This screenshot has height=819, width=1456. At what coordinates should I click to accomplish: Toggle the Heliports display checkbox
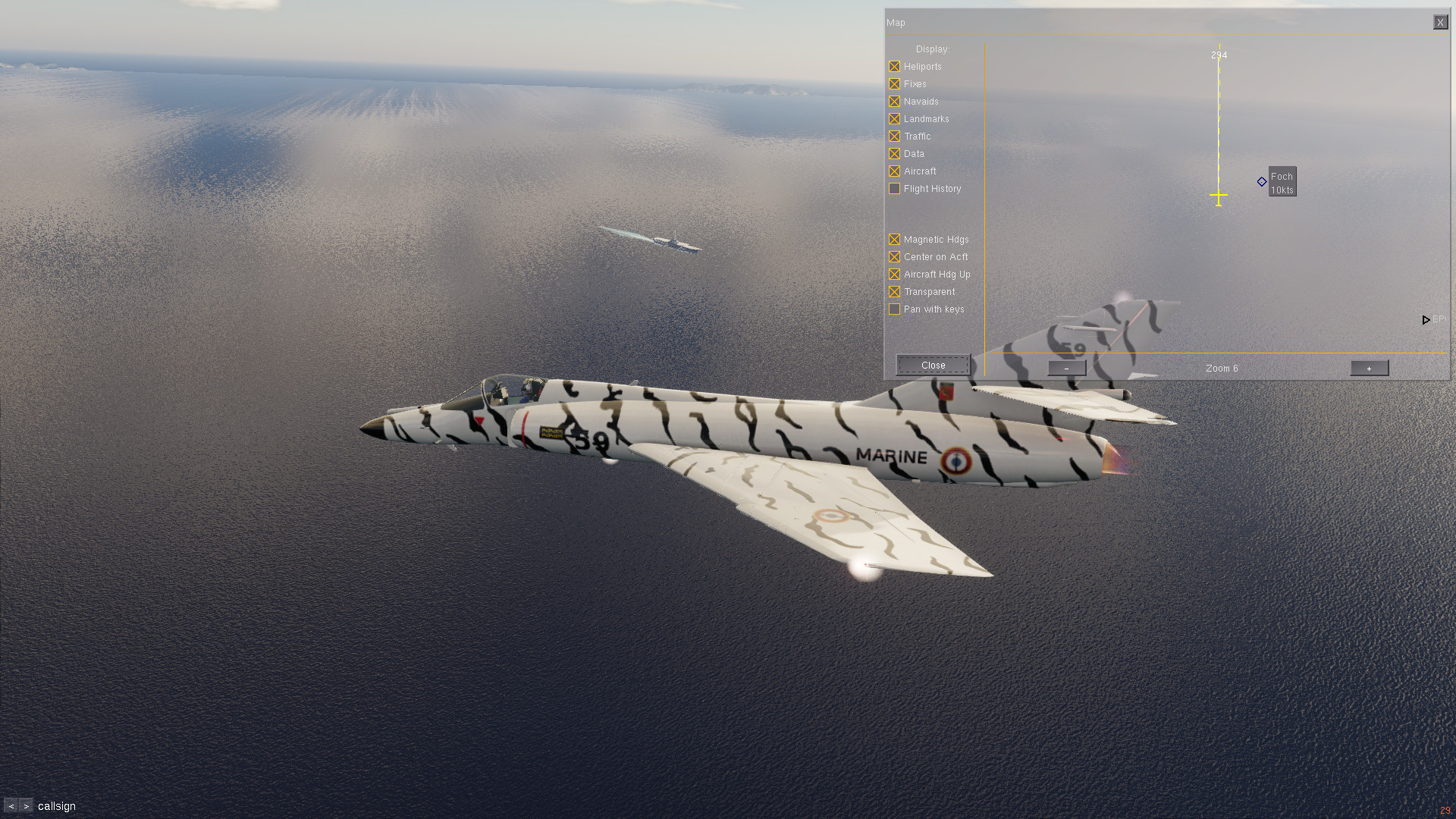click(895, 67)
